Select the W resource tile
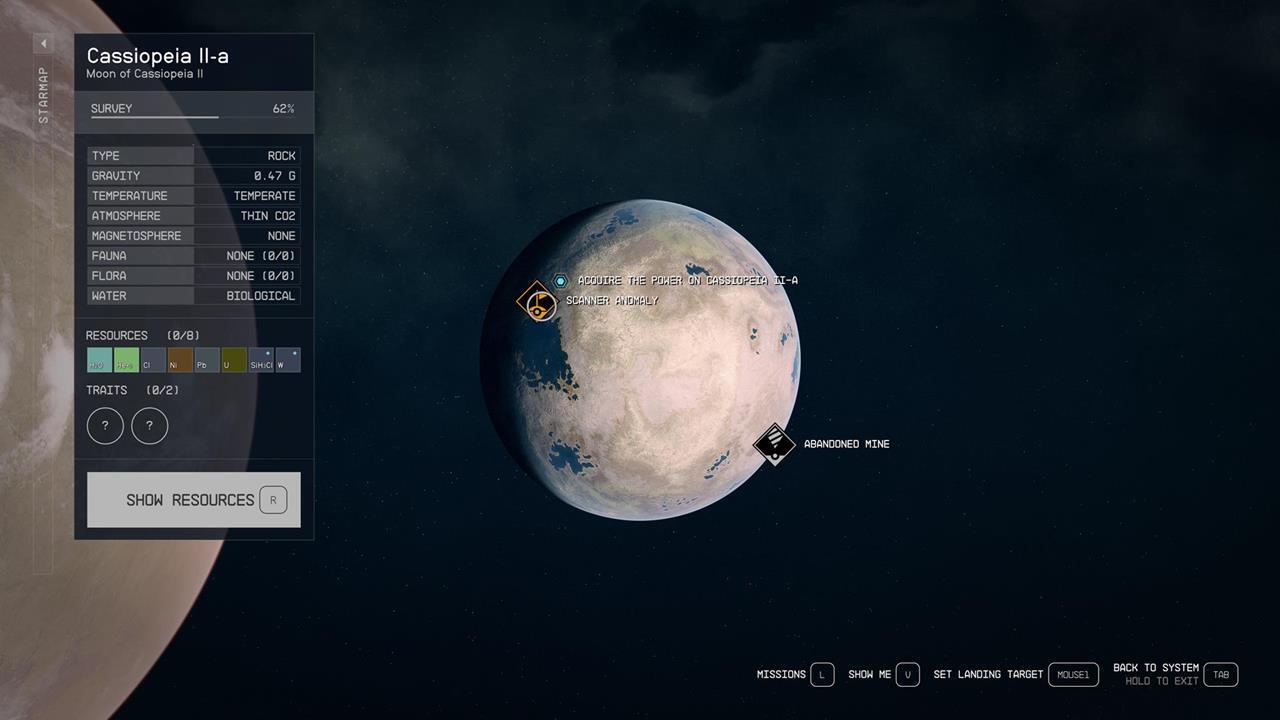This screenshot has height=720, width=1280. point(288,360)
